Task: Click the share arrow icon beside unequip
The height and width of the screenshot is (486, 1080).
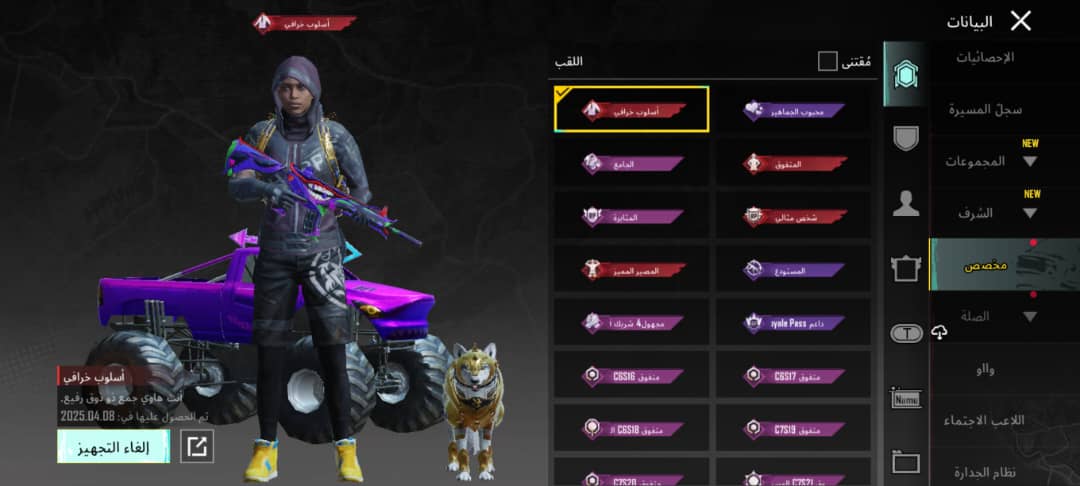Action: tap(197, 447)
